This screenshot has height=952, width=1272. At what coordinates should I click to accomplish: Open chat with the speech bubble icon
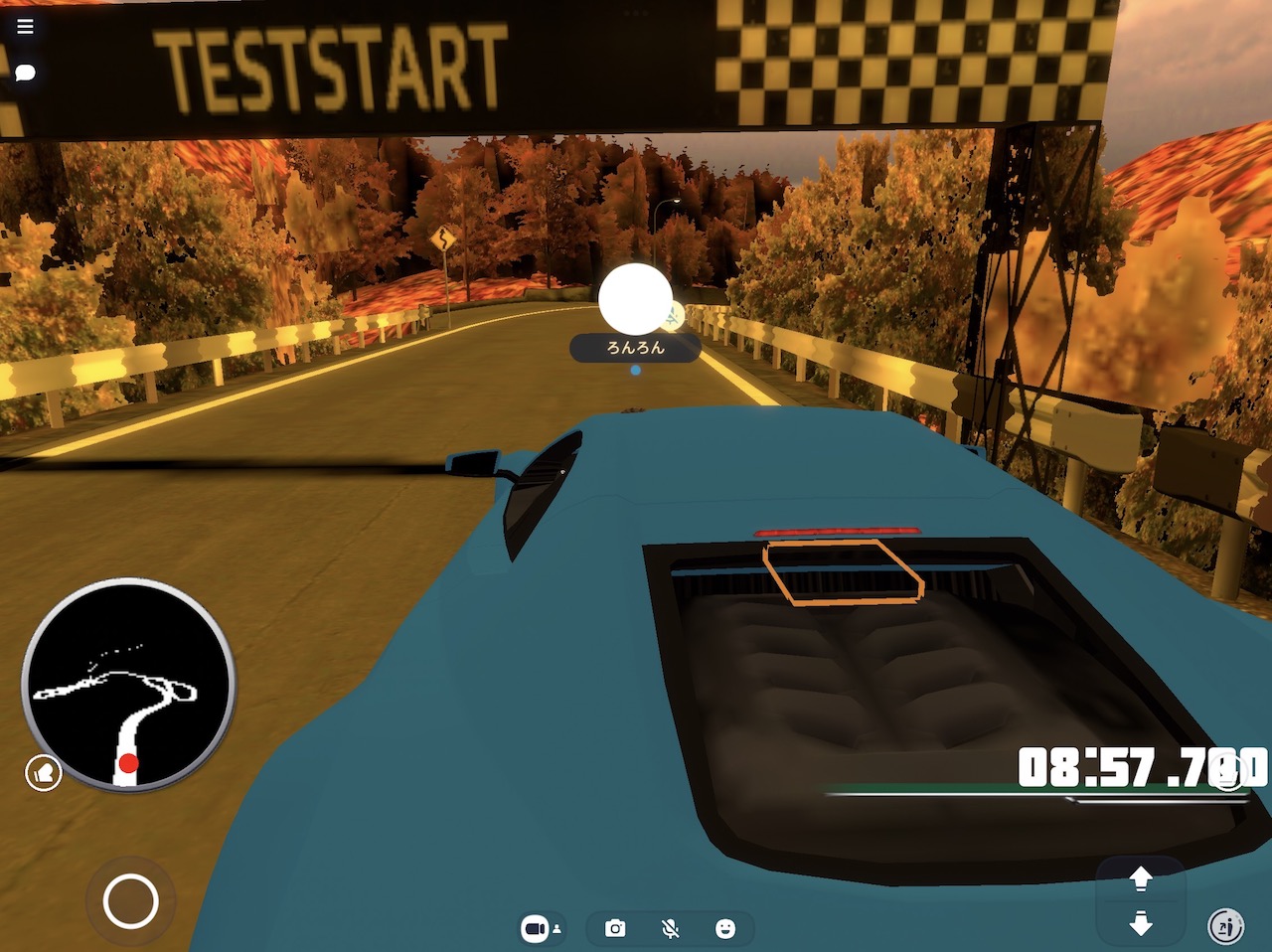[x=24, y=72]
